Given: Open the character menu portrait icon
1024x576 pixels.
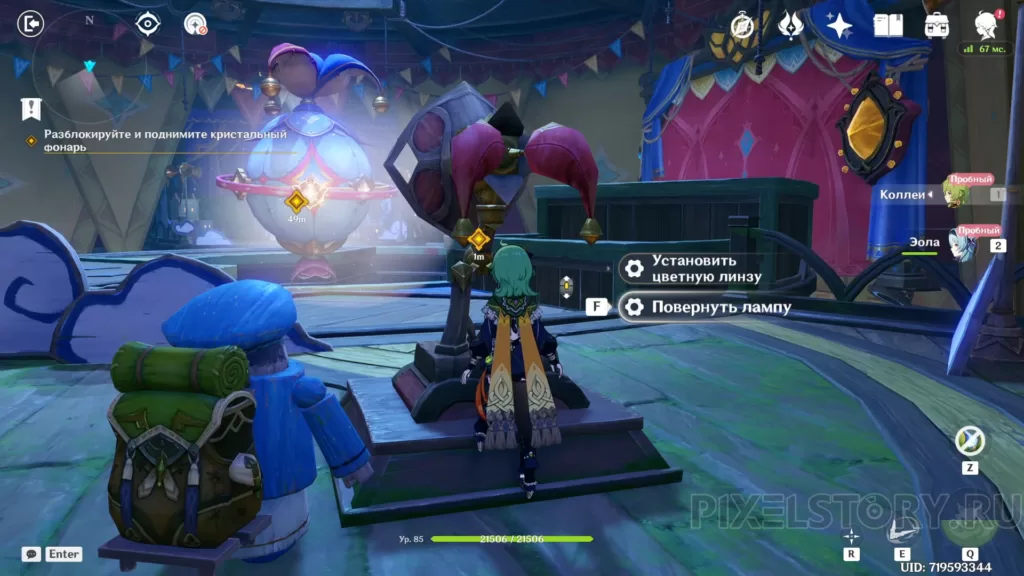Looking at the screenshot, I should [985, 25].
